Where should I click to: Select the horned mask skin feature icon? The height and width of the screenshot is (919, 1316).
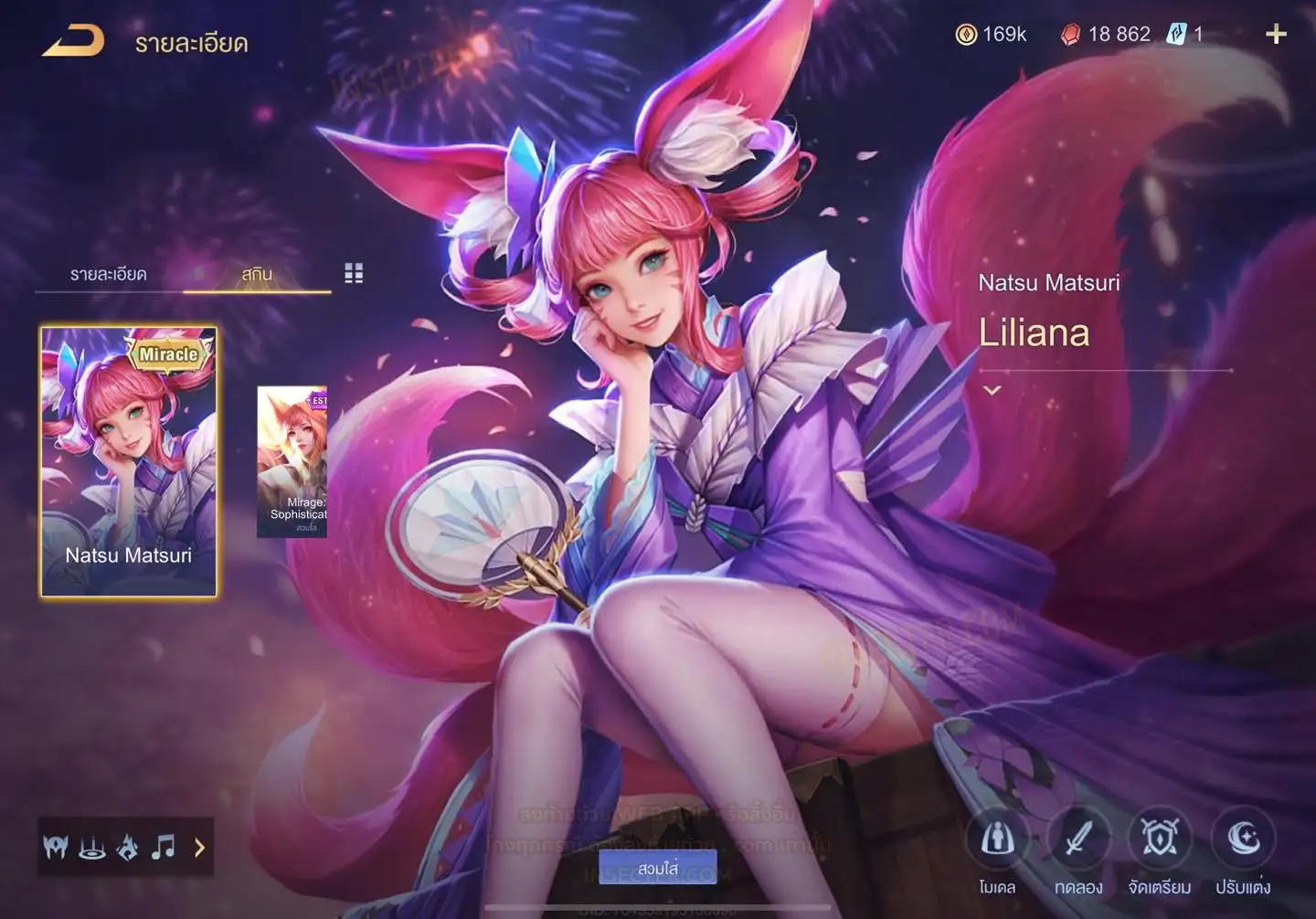pyautogui.click(x=56, y=848)
